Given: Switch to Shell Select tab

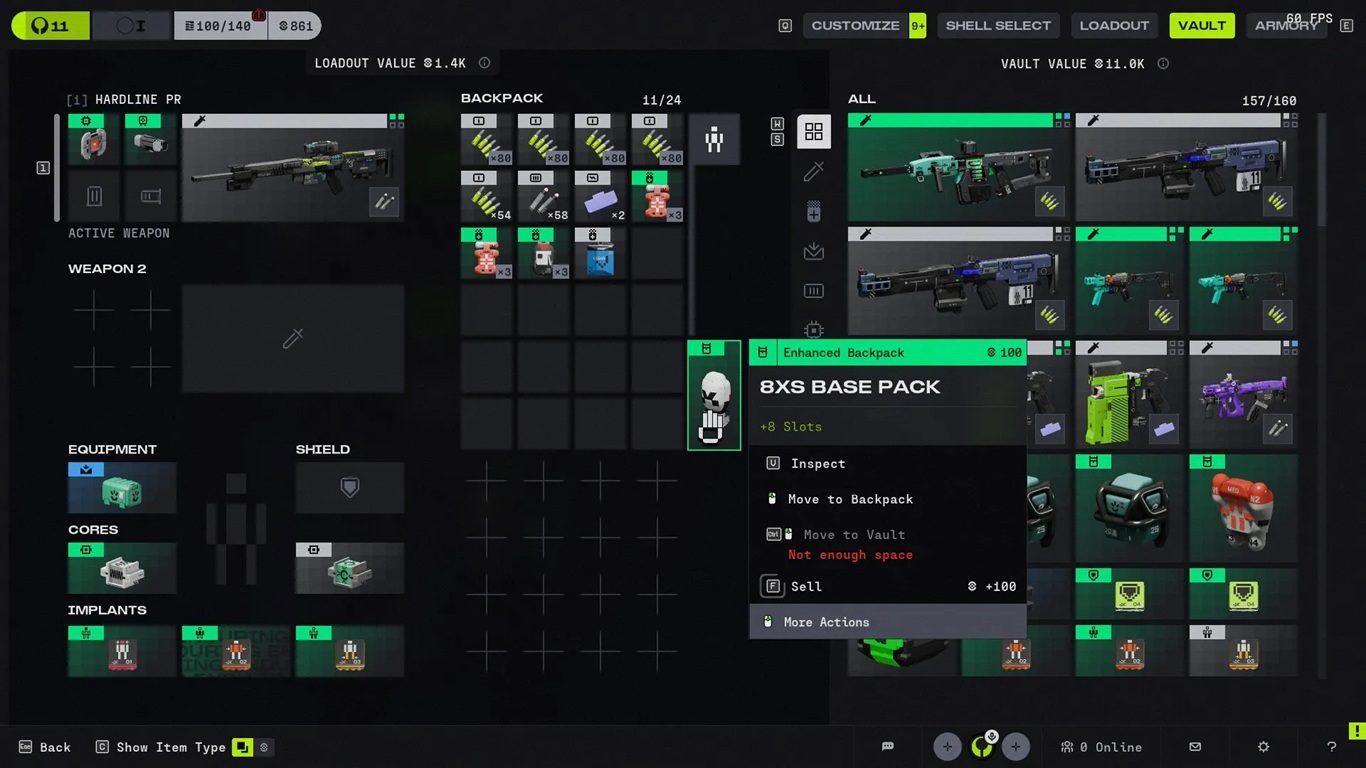Looking at the screenshot, I should coord(998,26).
